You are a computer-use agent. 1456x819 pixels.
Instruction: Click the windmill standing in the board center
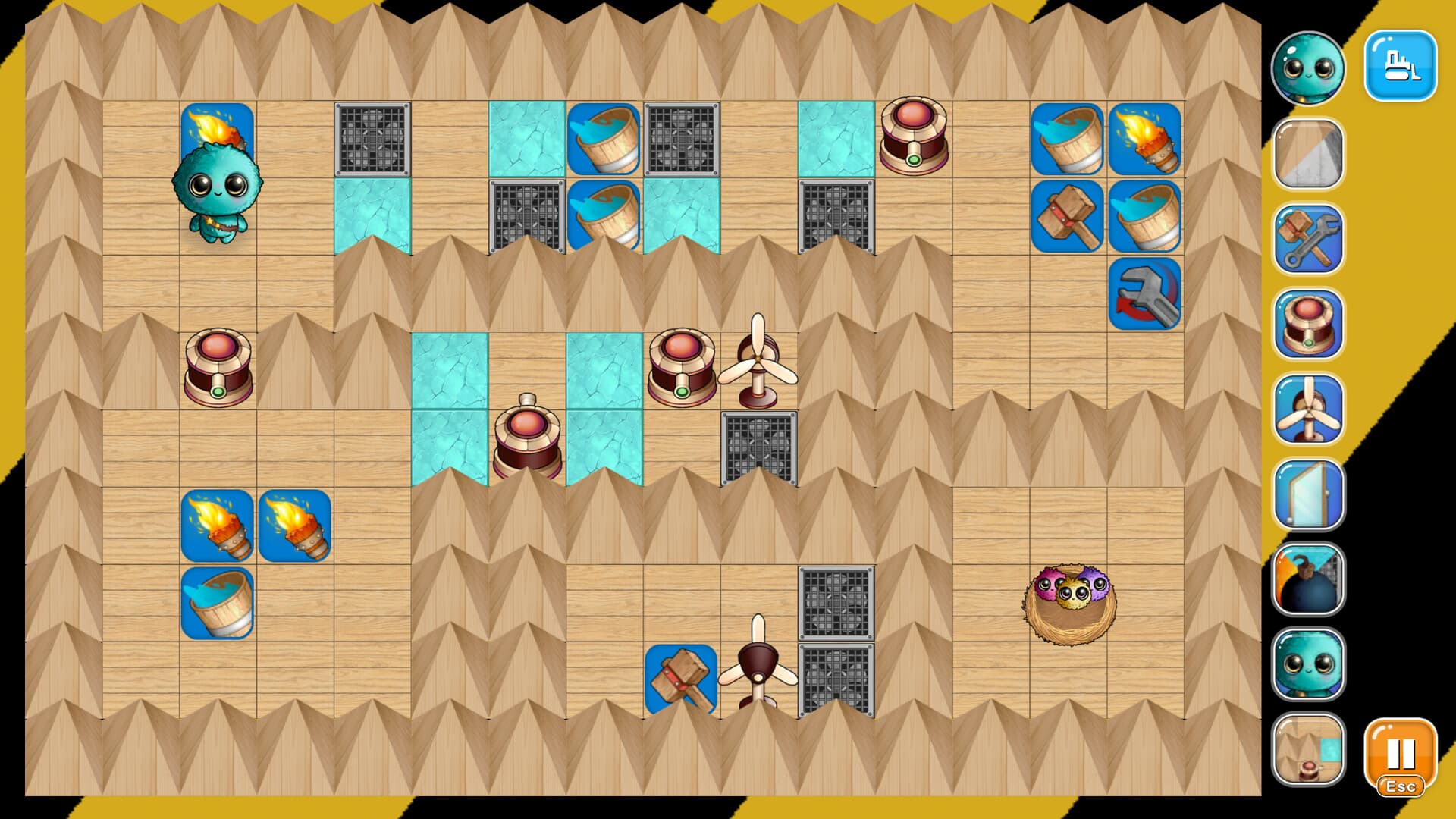tap(758, 356)
